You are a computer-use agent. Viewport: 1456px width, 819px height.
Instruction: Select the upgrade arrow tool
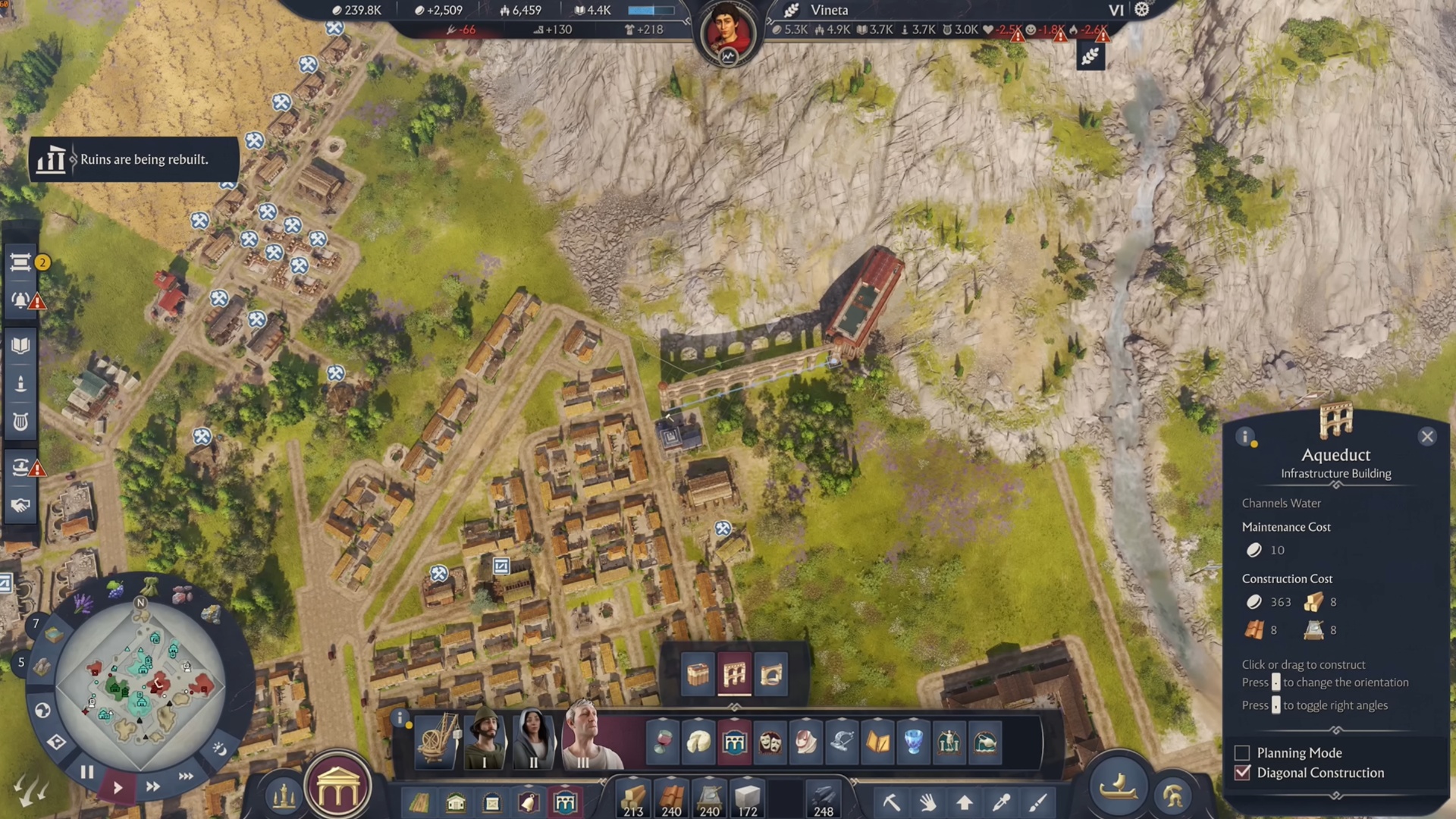(964, 802)
